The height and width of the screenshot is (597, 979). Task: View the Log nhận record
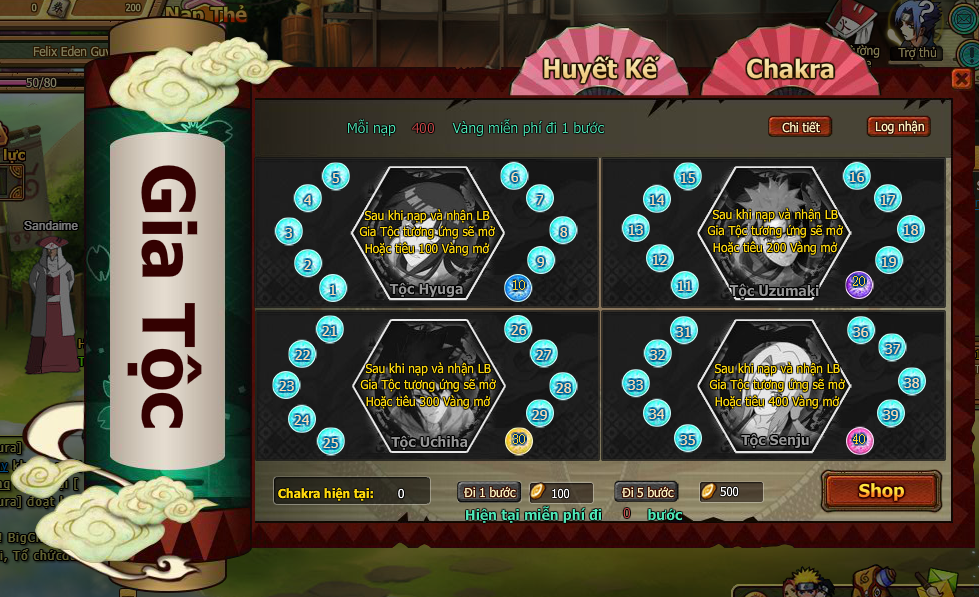898,127
